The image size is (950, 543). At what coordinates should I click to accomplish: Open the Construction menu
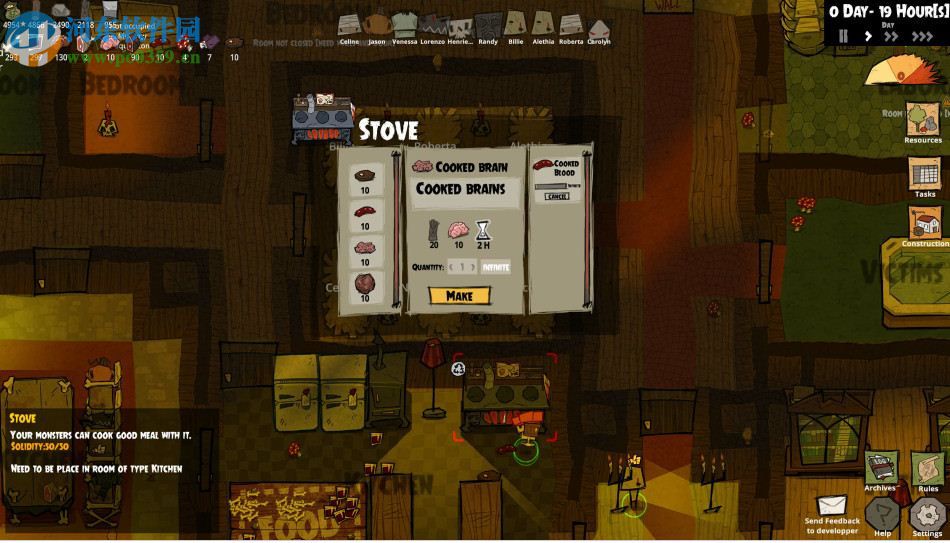925,224
